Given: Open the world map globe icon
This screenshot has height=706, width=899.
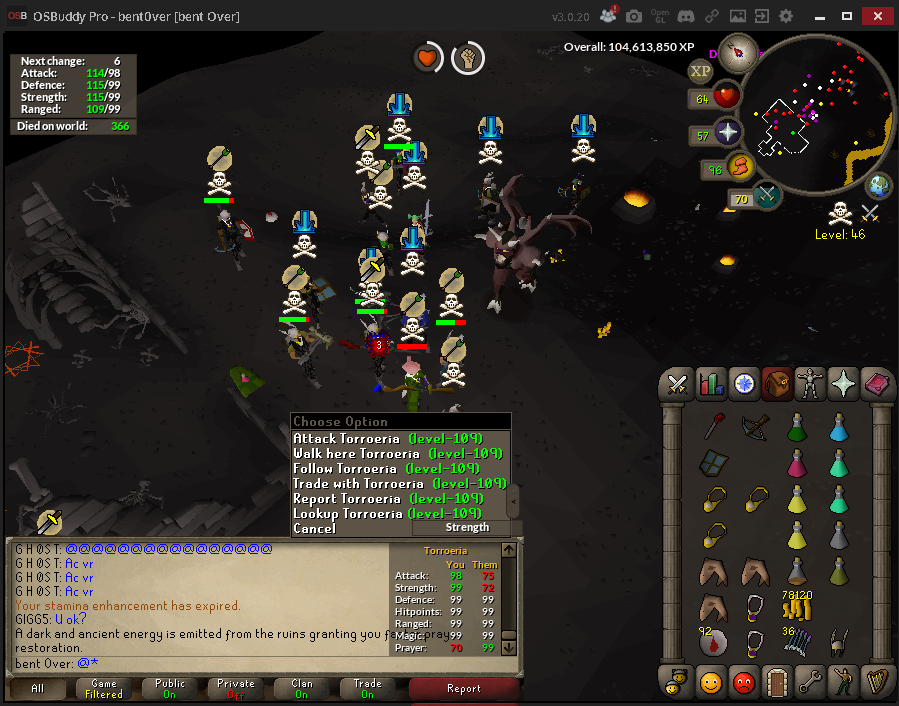Looking at the screenshot, I should point(878,186).
